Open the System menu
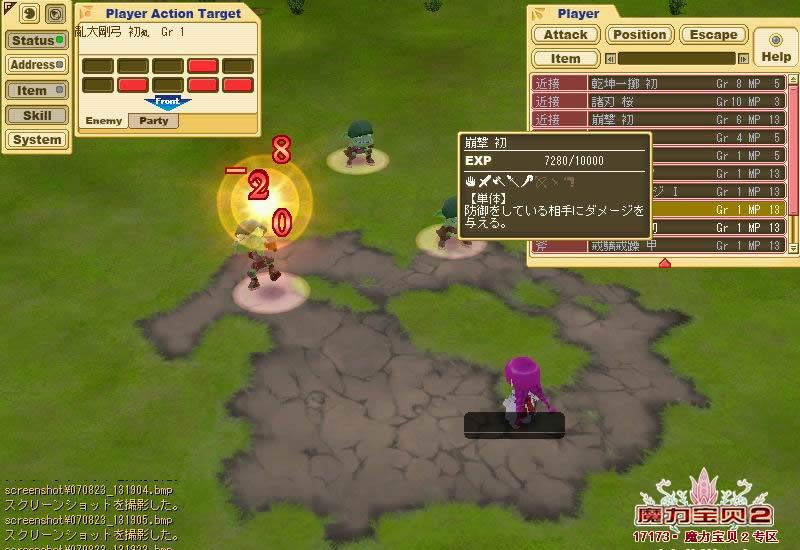The image size is (800, 550). pyautogui.click(x=36, y=140)
